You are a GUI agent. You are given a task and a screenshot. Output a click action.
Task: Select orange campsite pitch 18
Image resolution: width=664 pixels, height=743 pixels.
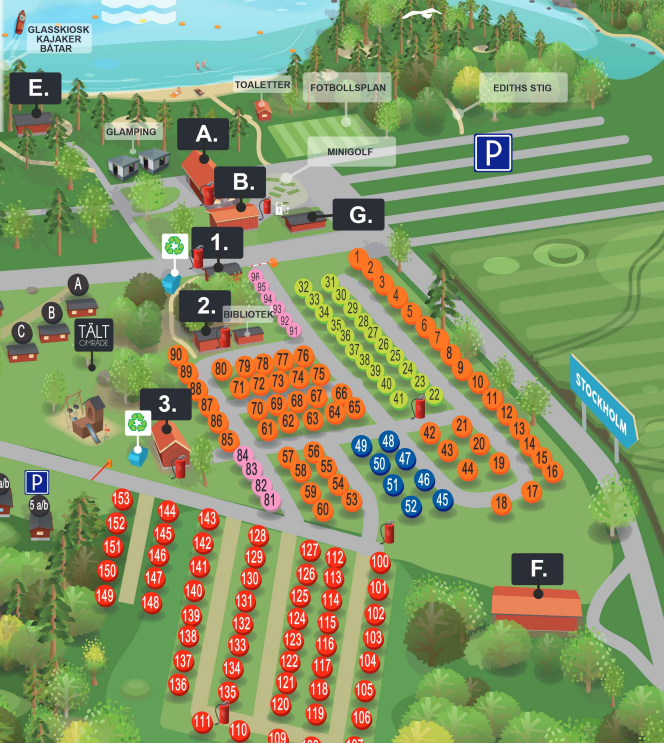[x=501, y=503]
